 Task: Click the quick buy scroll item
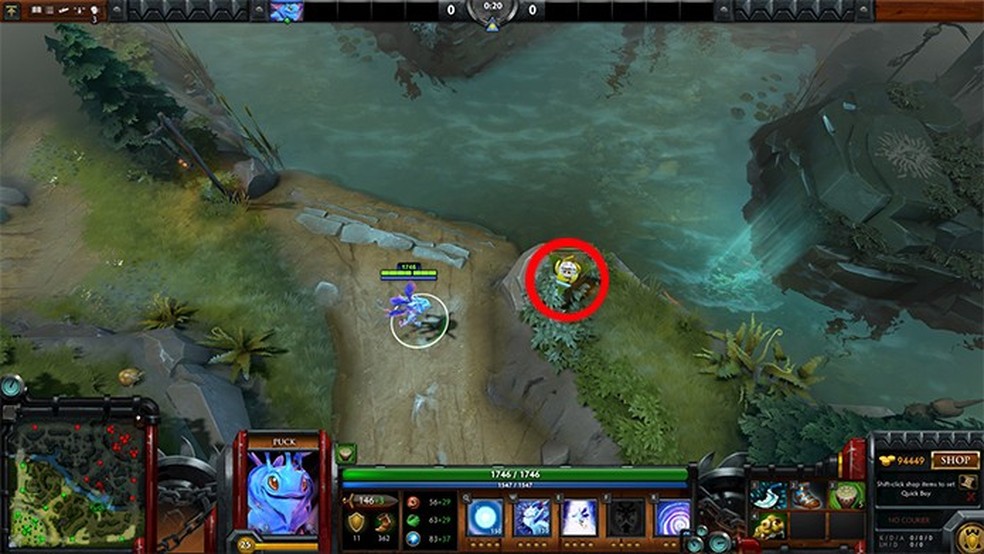click(966, 483)
